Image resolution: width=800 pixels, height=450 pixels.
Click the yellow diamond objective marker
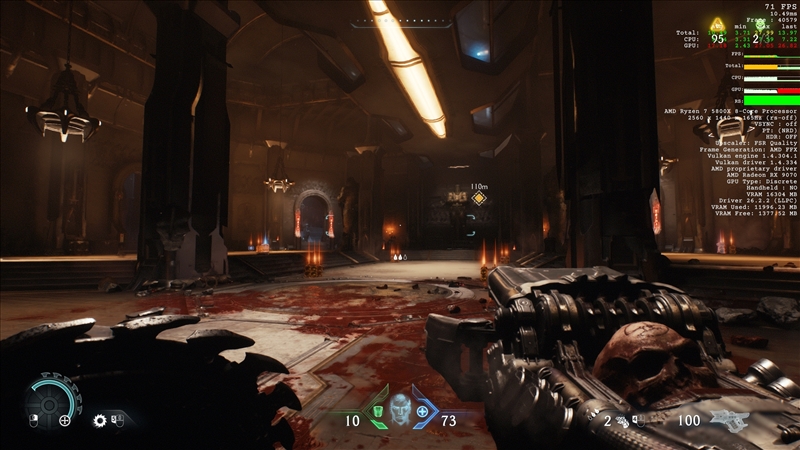(479, 198)
